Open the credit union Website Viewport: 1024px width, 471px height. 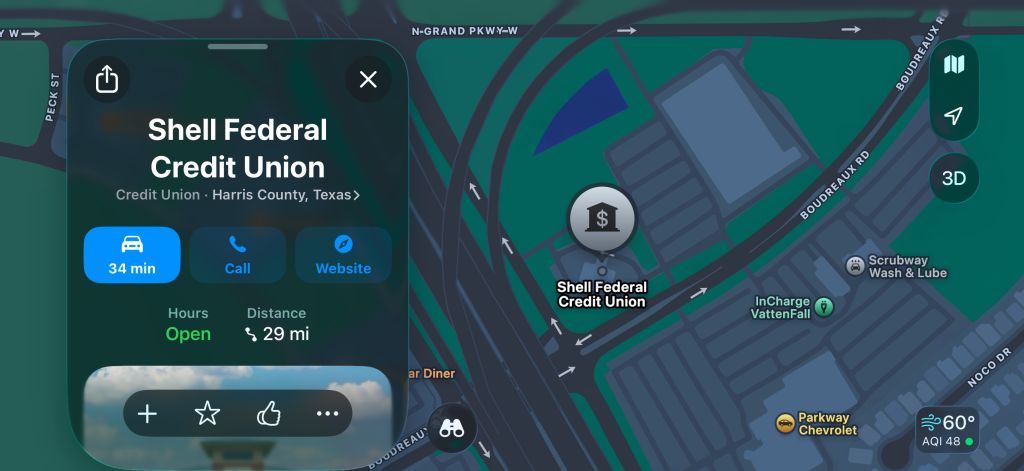[x=343, y=255]
